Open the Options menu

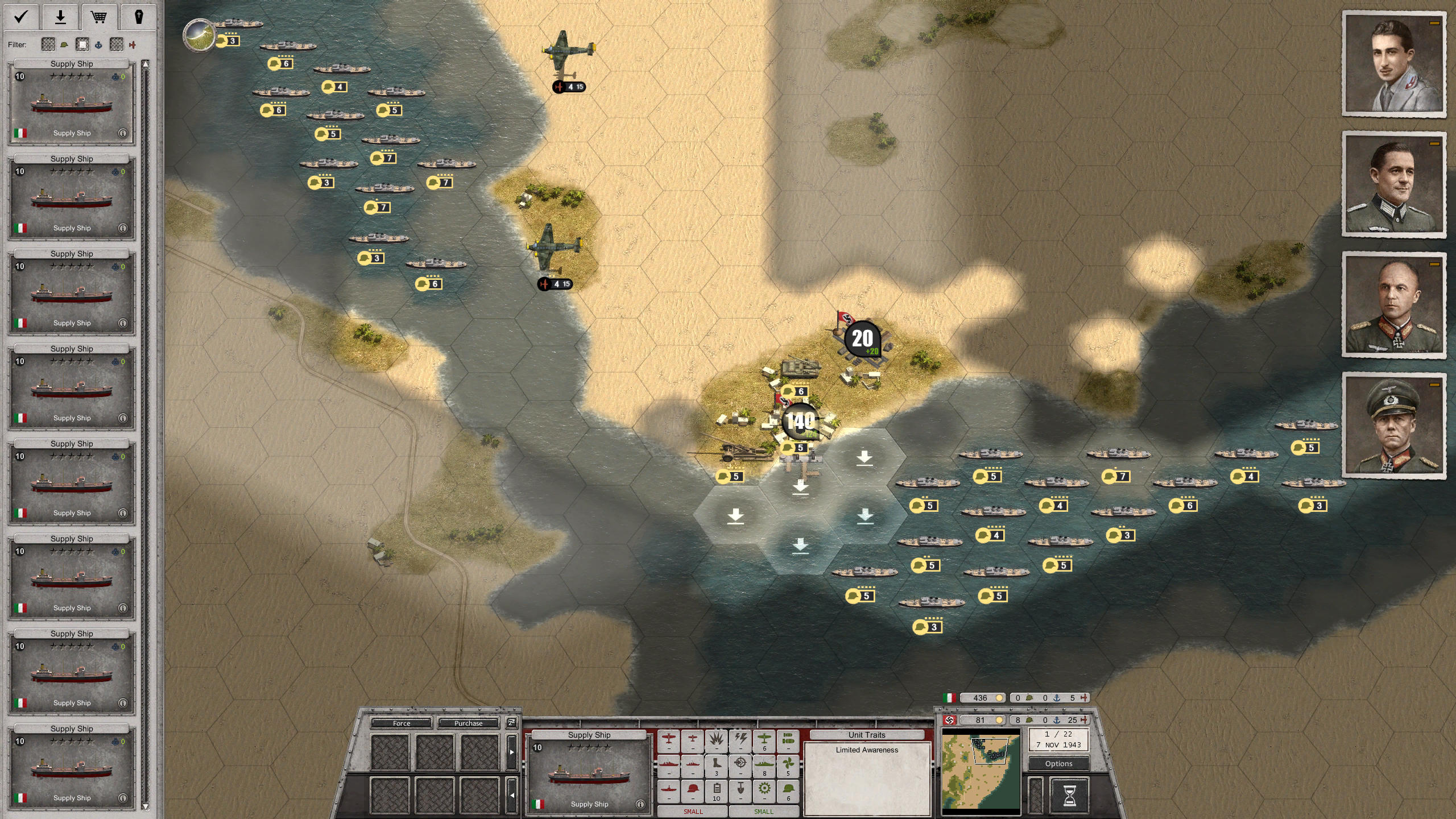pyautogui.click(x=1059, y=763)
